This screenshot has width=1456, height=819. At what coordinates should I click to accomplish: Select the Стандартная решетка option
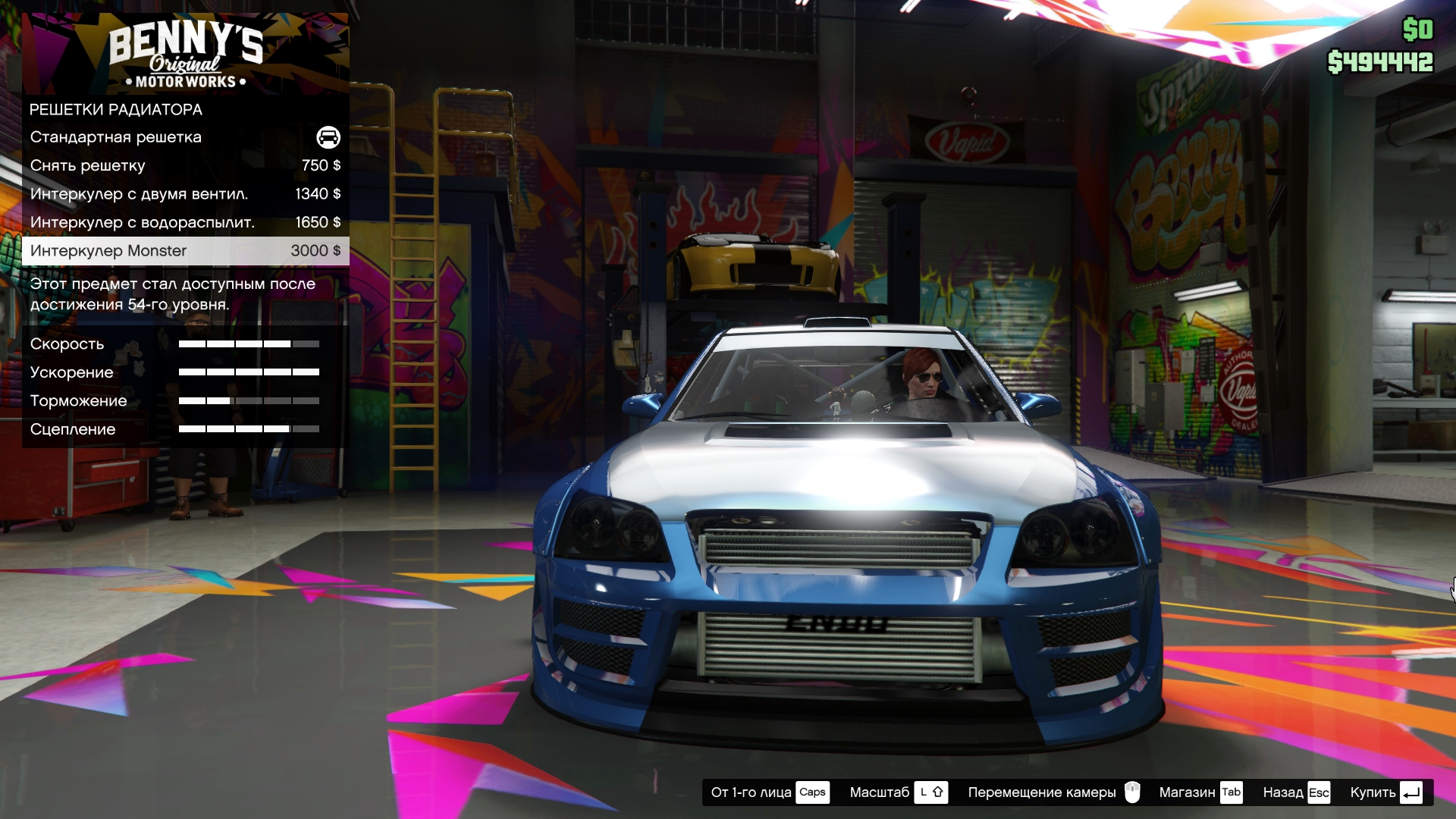pos(185,137)
